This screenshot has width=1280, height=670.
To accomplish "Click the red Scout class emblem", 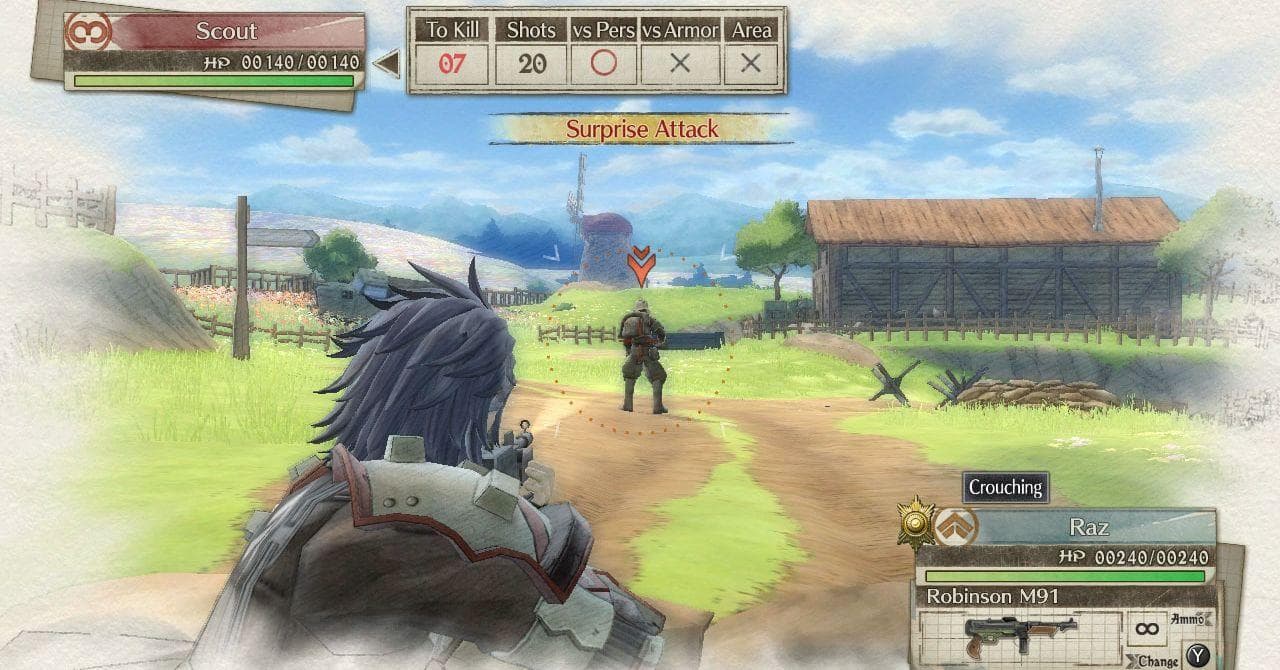I will (88, 31).
